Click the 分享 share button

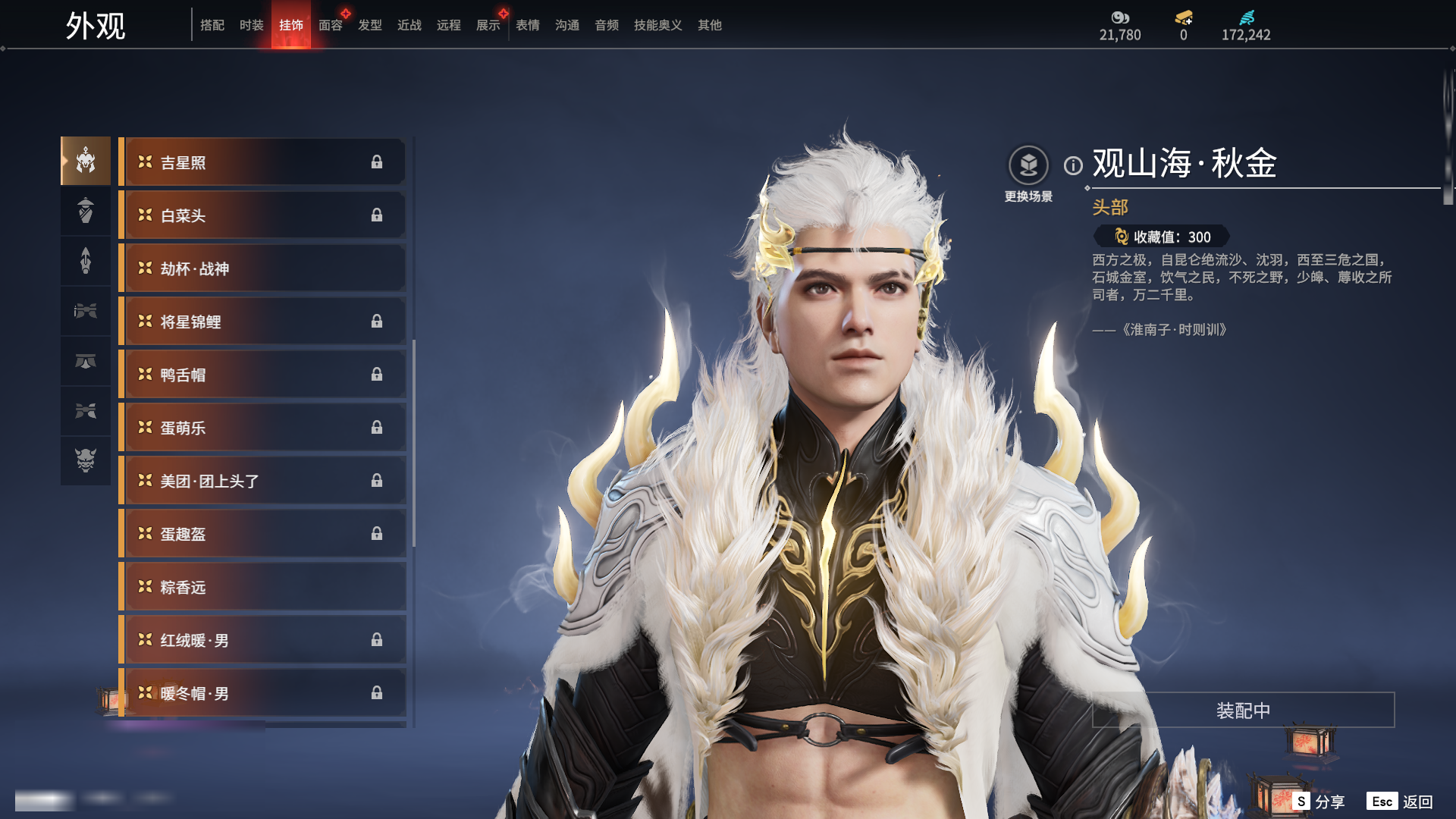pos(1319,802)
